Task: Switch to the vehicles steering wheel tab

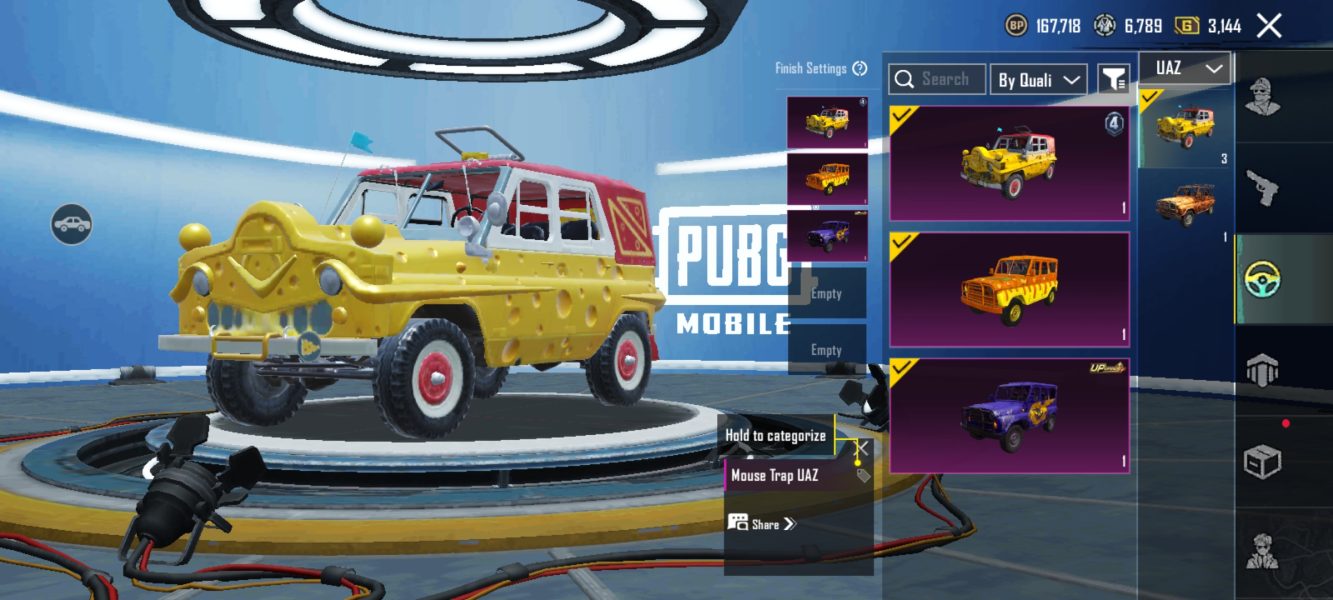Action: [1262, 280]
